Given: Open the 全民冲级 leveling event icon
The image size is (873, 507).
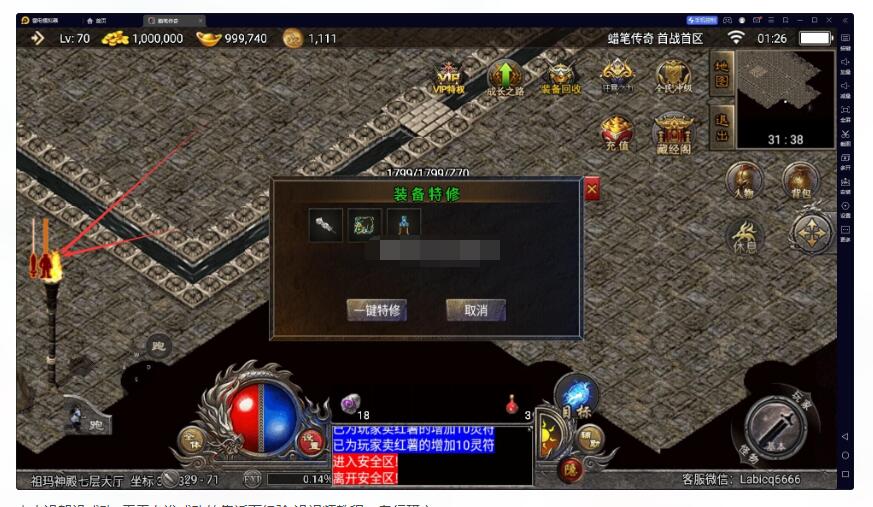Looking at the screenshot, I should 673,75.
